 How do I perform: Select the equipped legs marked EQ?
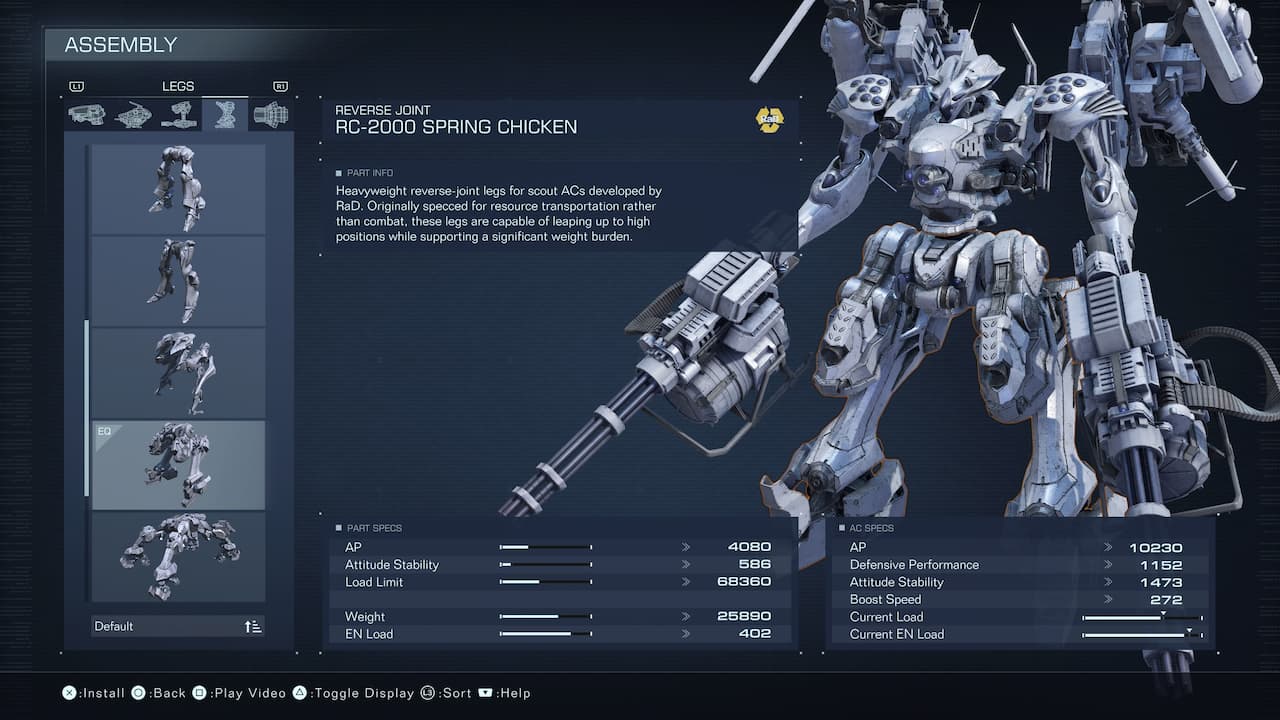coord(178,465)
